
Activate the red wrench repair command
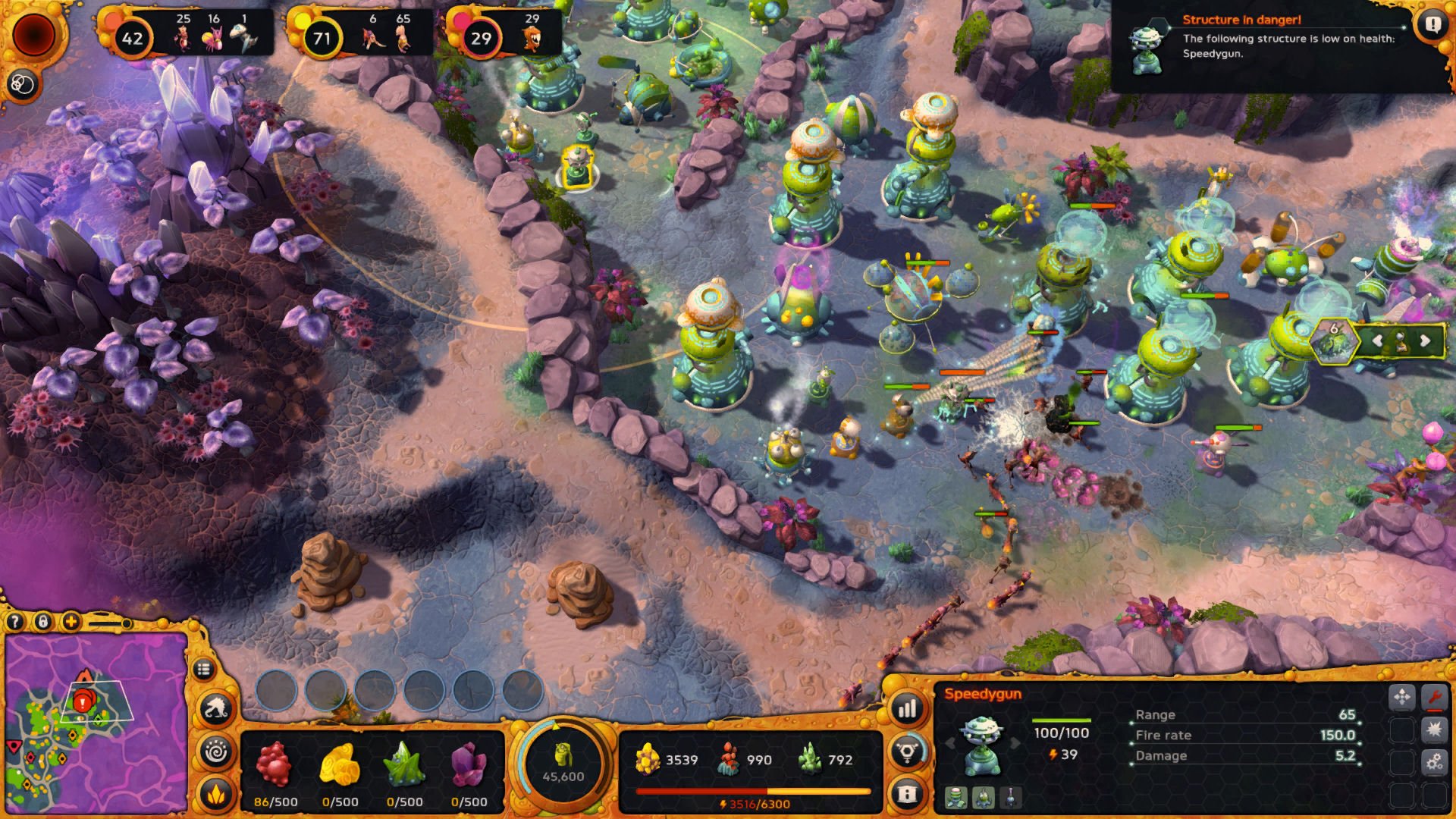pyautogui.click(x=1434, y=697)
